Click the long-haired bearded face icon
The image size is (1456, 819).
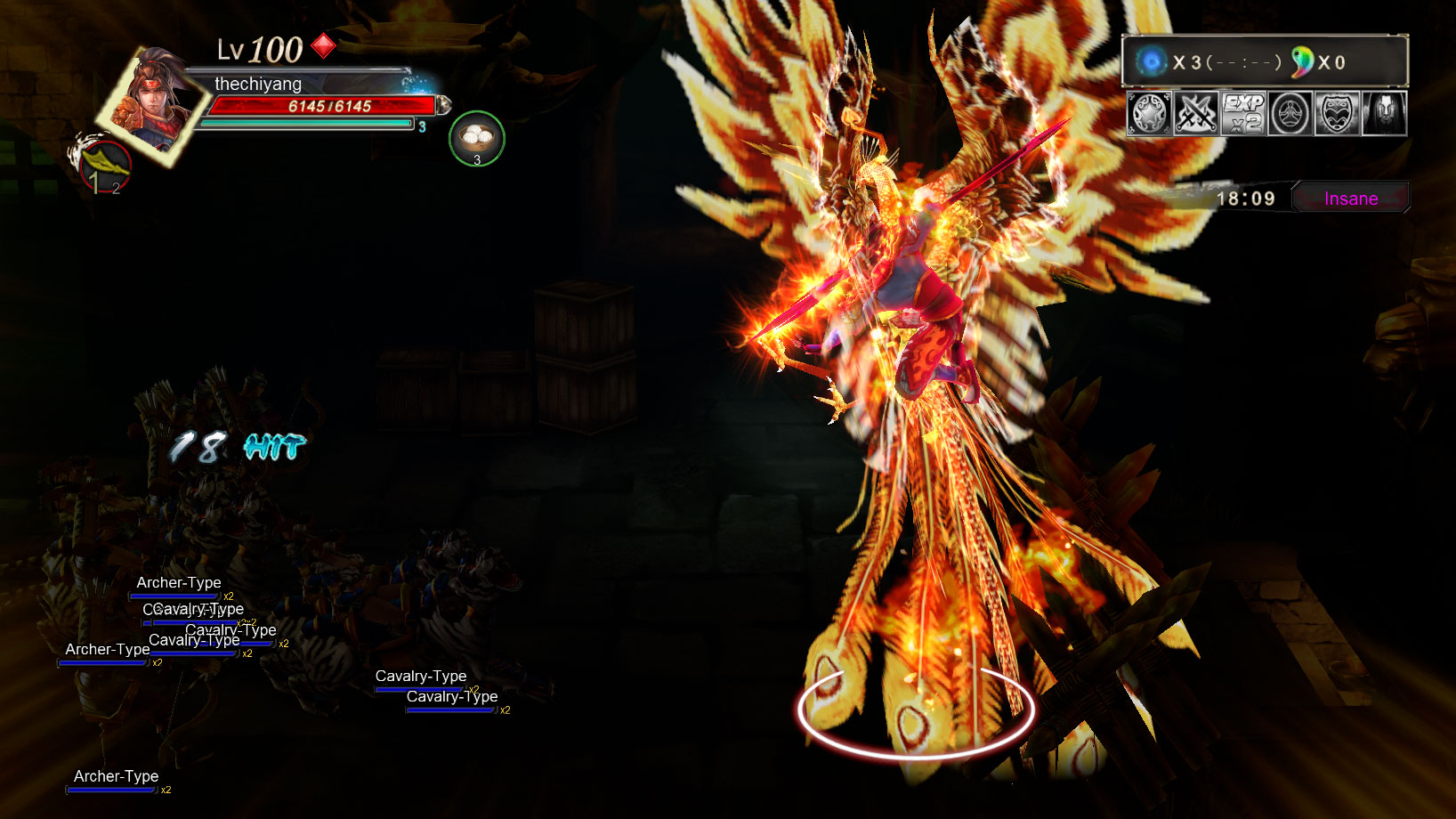click(1385, 114)
